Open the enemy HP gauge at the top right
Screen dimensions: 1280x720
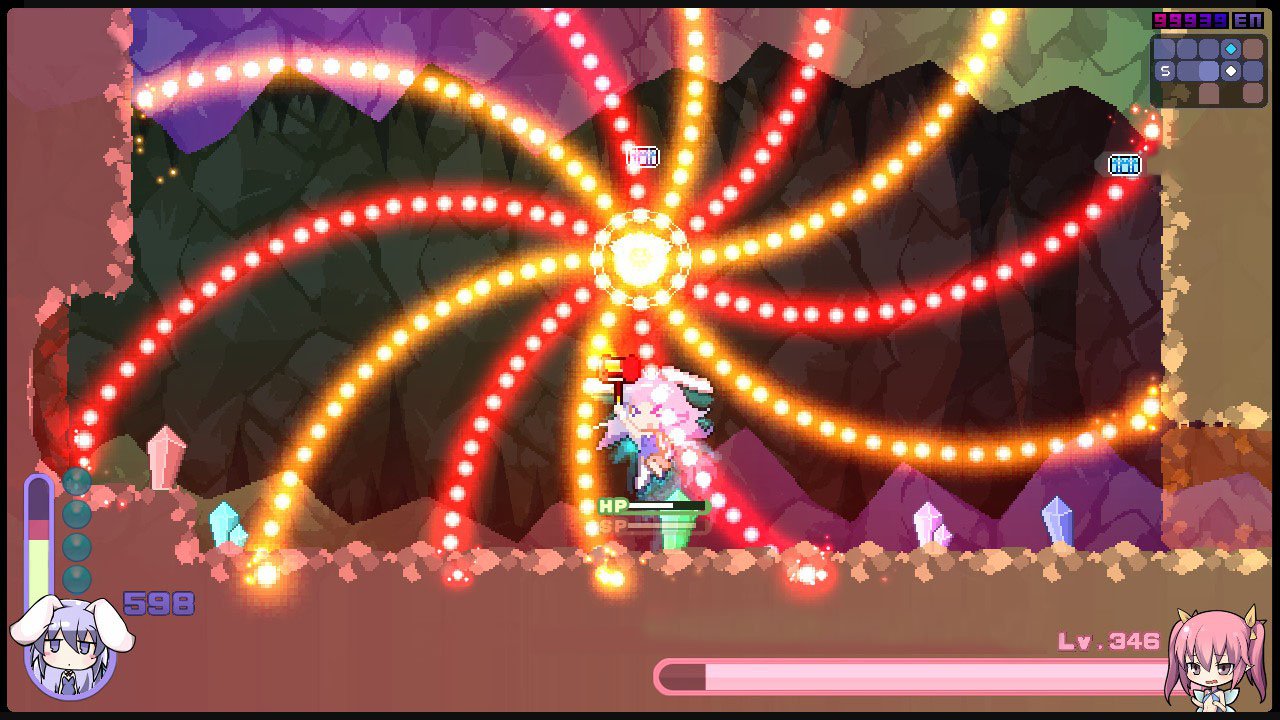pyautogui.click(x=1124, y=164)
